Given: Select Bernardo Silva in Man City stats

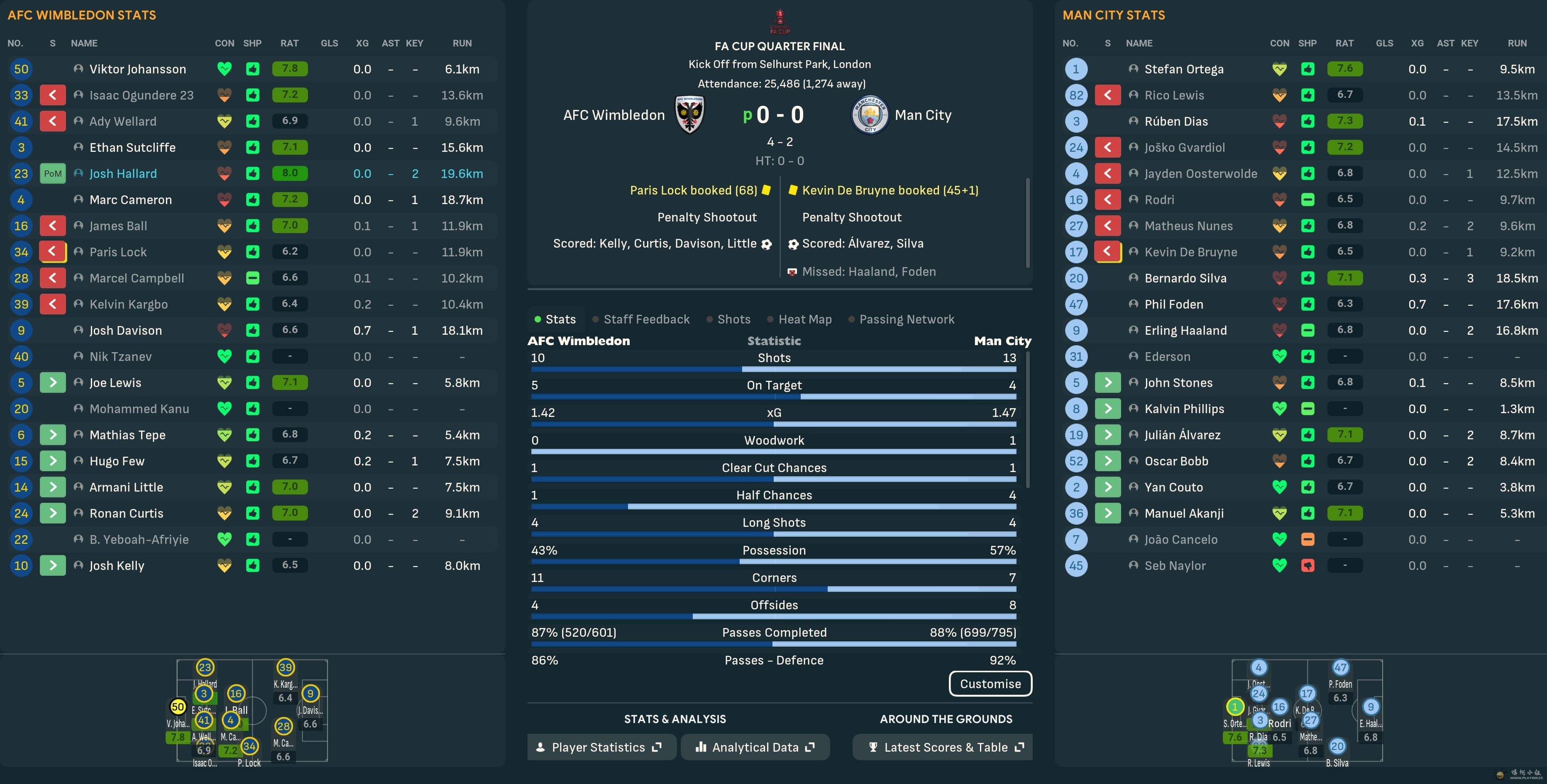Looking at the screenshot, I should [x=1185, y=278].
